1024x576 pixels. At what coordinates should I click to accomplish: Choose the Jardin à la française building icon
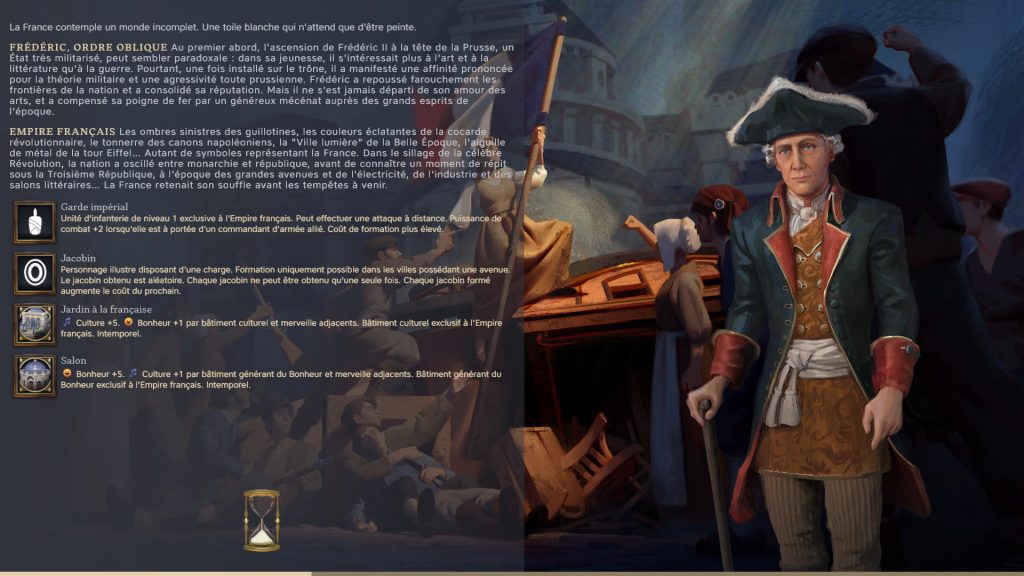(35, 325)
